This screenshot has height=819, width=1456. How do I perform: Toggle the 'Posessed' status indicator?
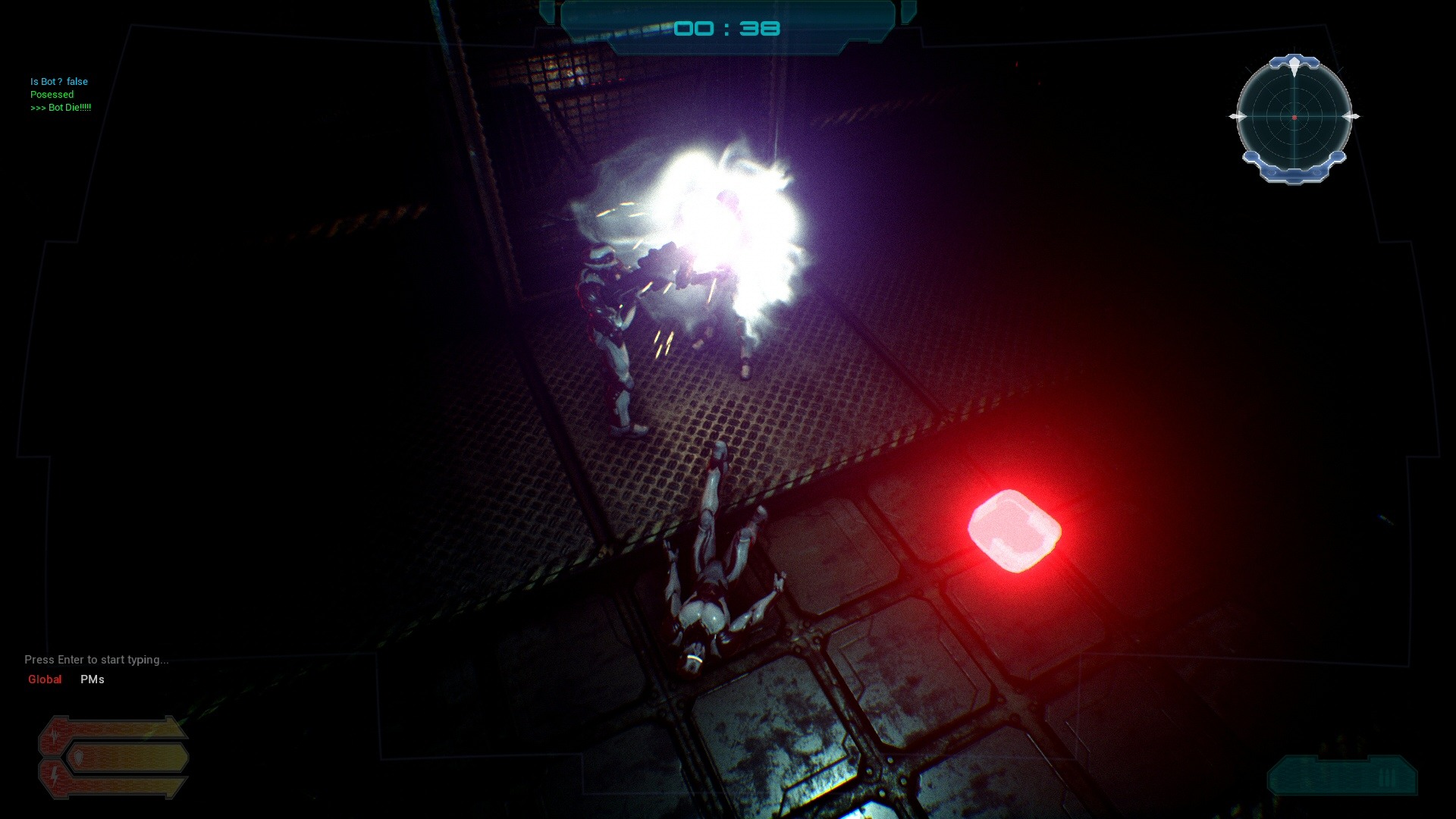pos(52,94)
